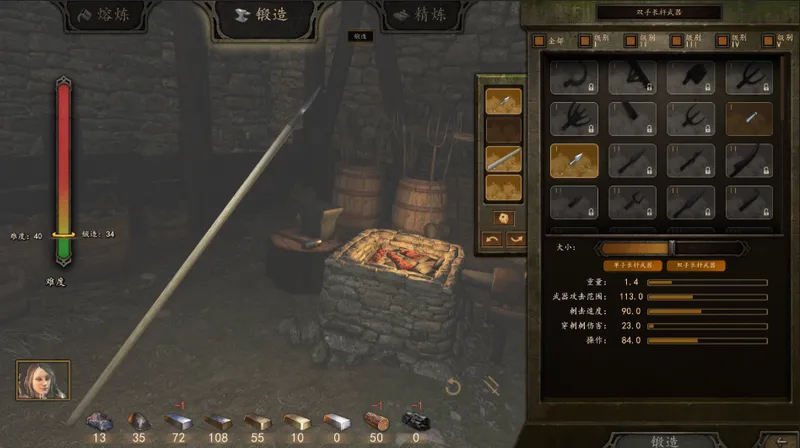The height and width of the screenshot is (448, 800).
Task: Select the highlighted spearhead part in grid
Action: click(x=574, y=161)
